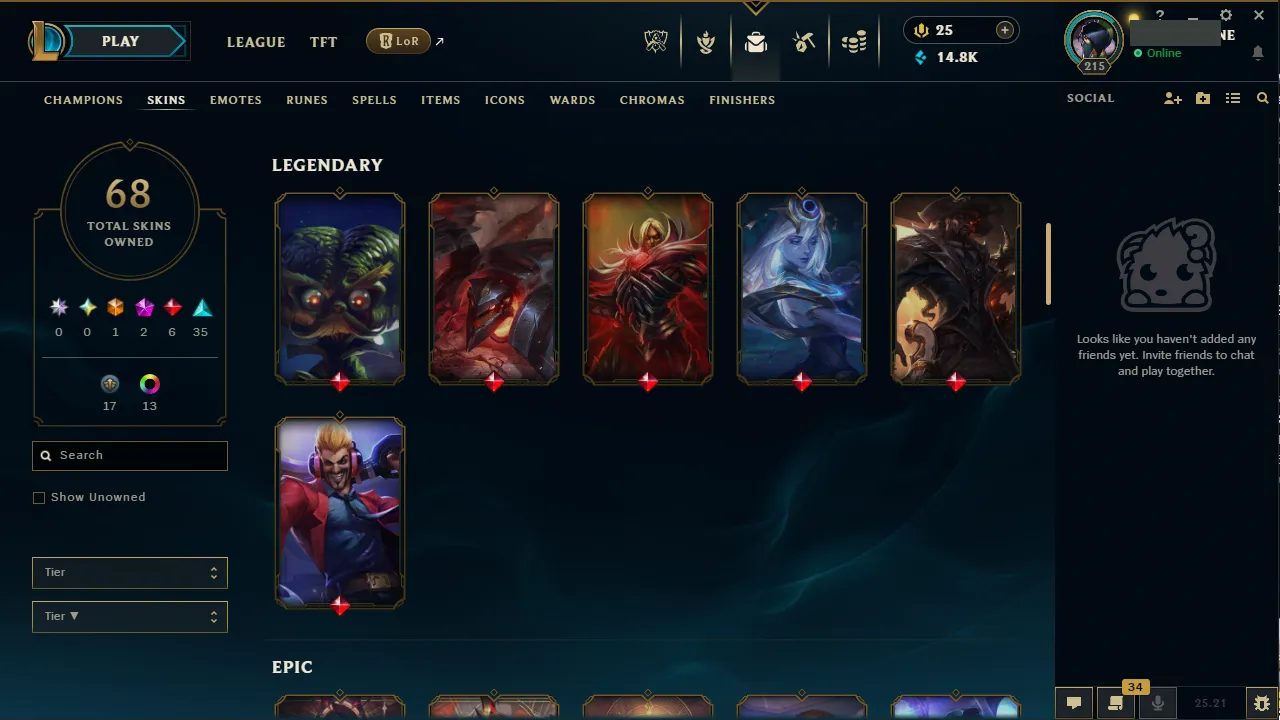
Task: Open the first Tier dropdown filter
Action: 129,572
